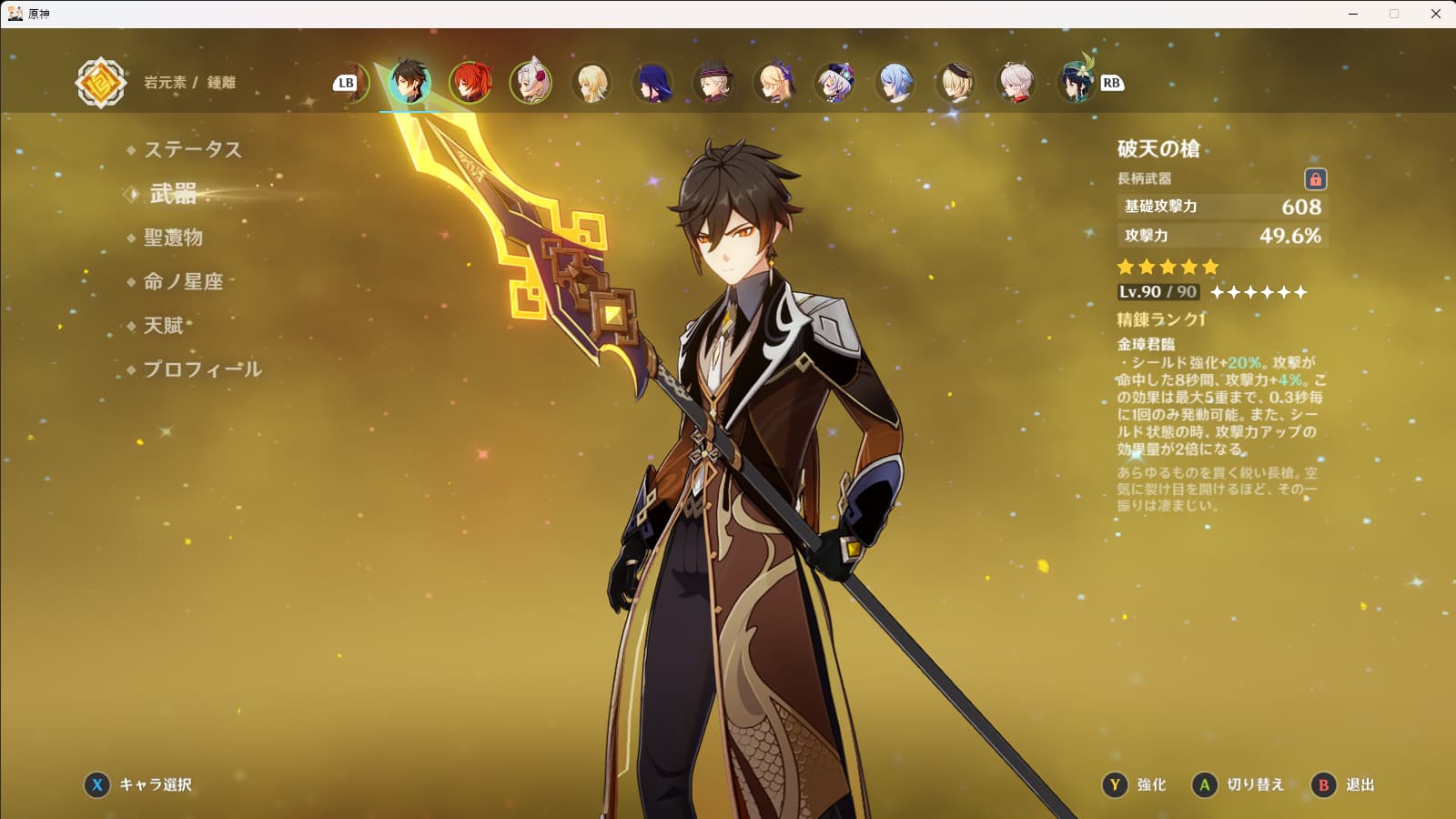The image size is (1456, 819).
Task: Open the プロフィール profile entry
Action: point(202,369)
